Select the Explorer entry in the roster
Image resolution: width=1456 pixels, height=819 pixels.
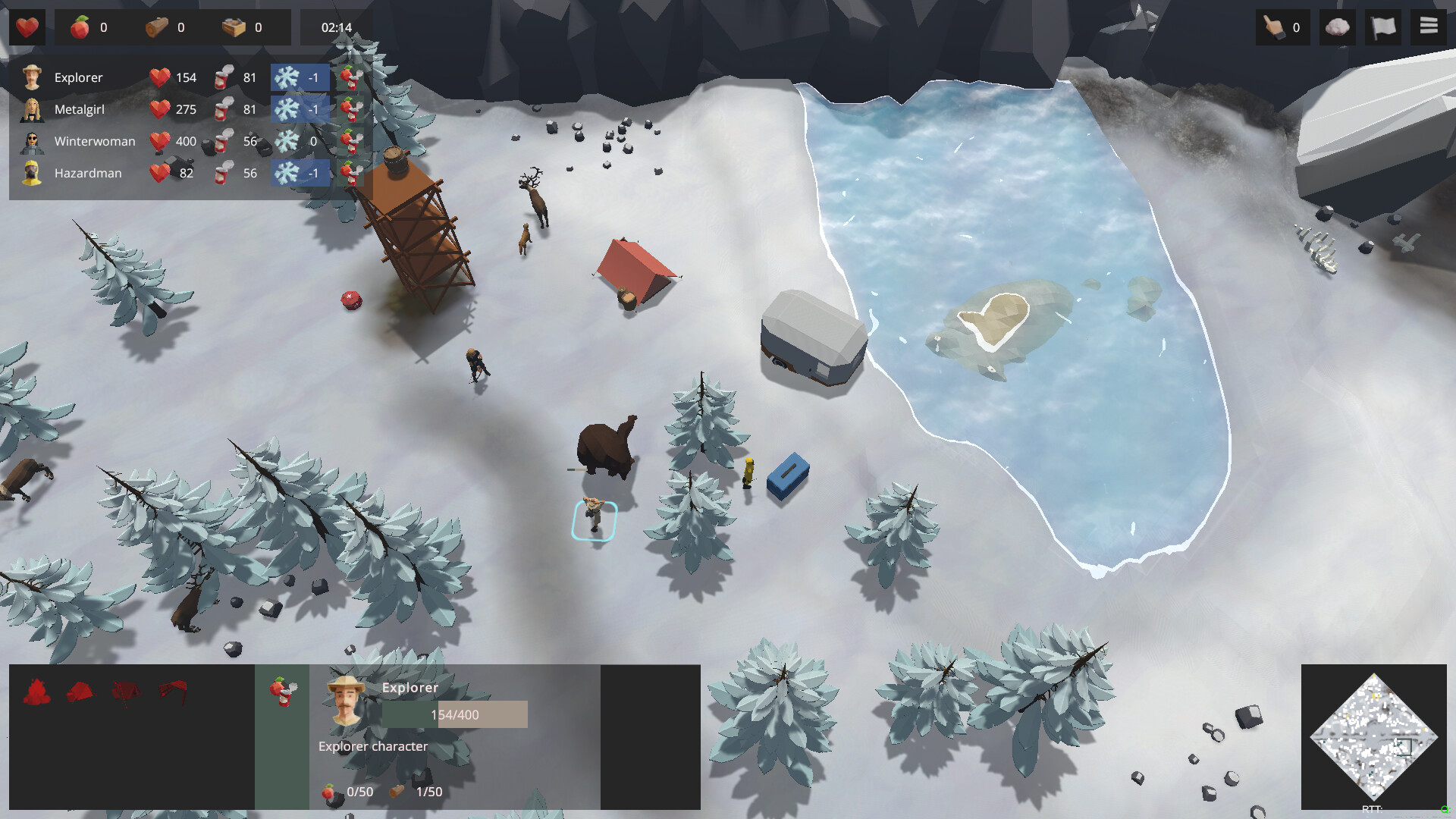77,77
